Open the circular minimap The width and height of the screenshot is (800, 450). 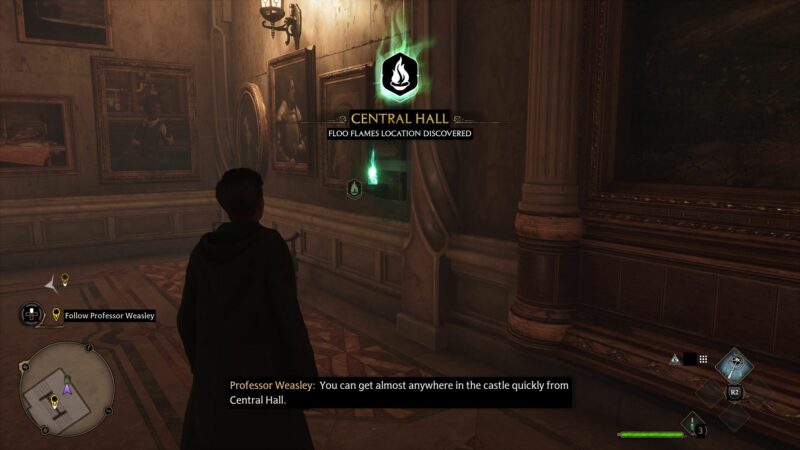click(67, 389)
